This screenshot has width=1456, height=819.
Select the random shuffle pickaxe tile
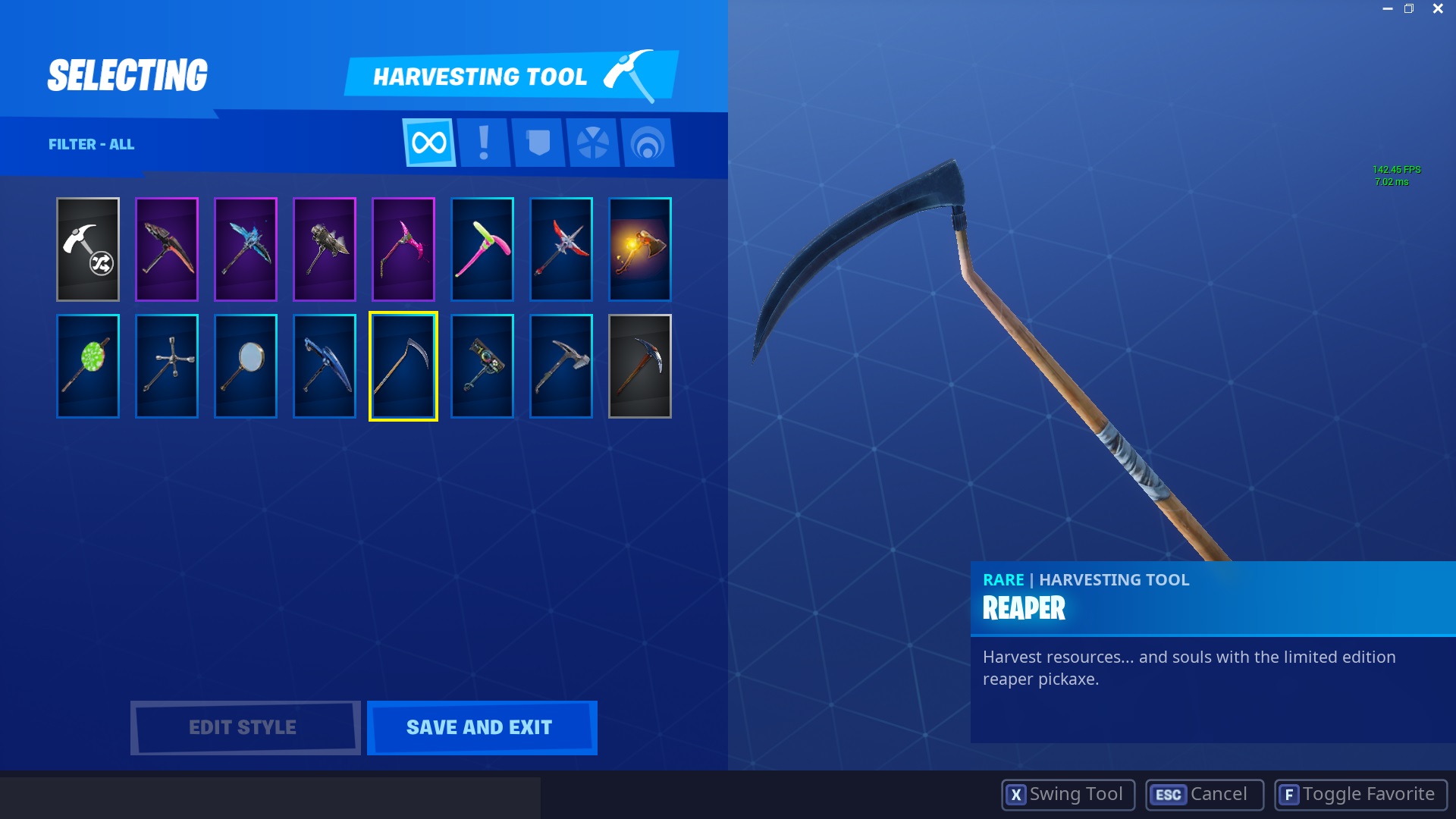click(88, 249)
